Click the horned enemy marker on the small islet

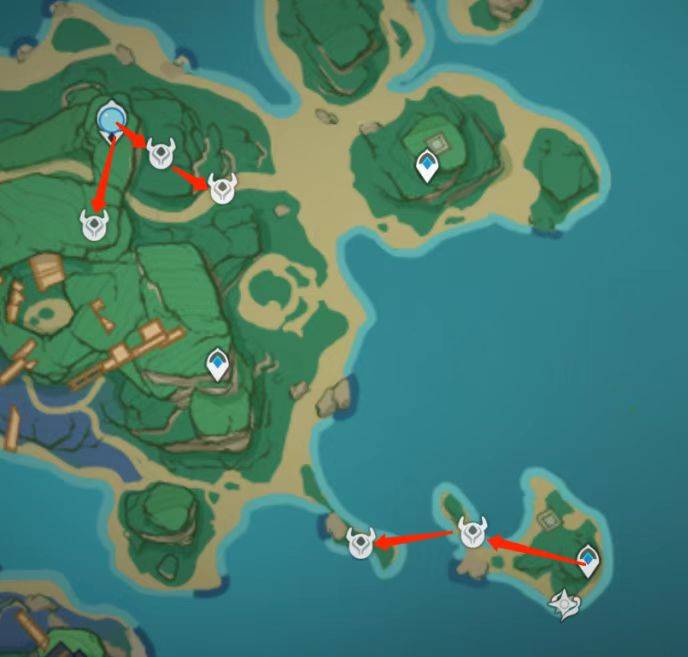472,532
